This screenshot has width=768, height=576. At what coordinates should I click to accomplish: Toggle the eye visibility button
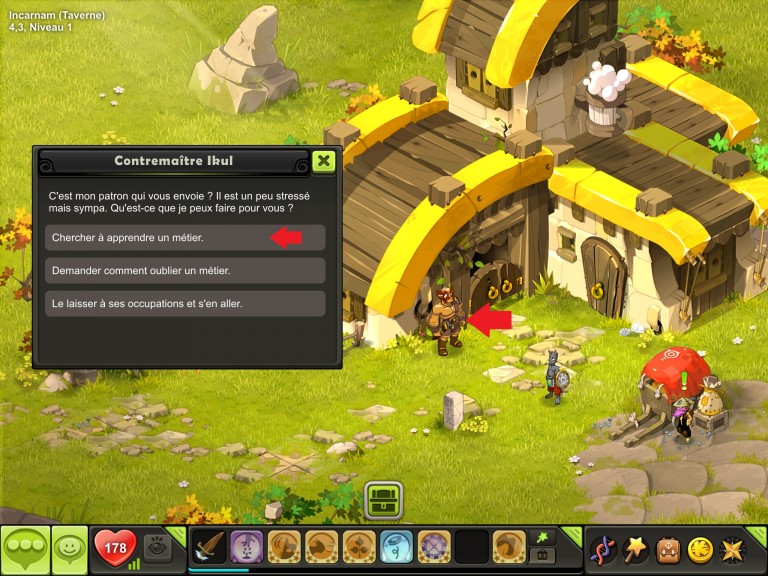point(156,547)
